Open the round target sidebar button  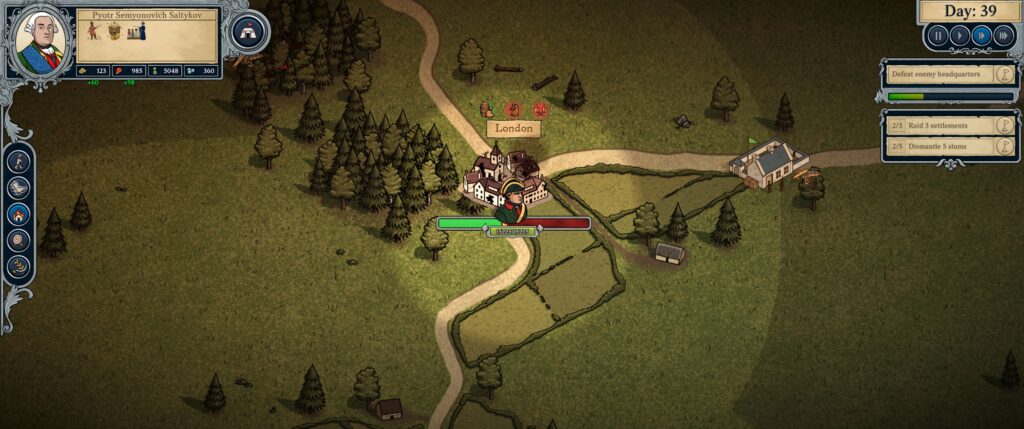tap(19, 239)
